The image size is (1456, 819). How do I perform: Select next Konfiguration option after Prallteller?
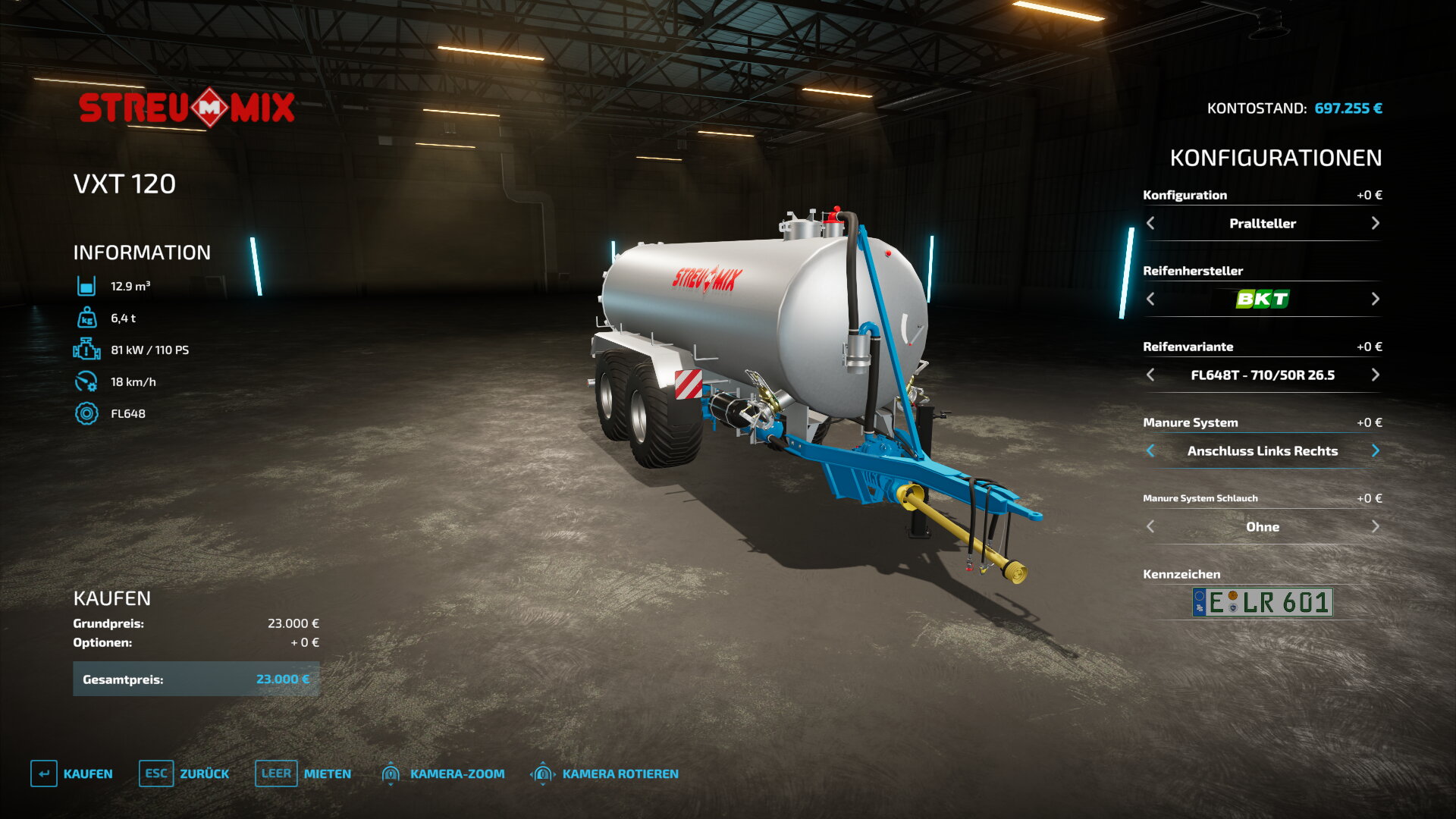point(1375,223)
